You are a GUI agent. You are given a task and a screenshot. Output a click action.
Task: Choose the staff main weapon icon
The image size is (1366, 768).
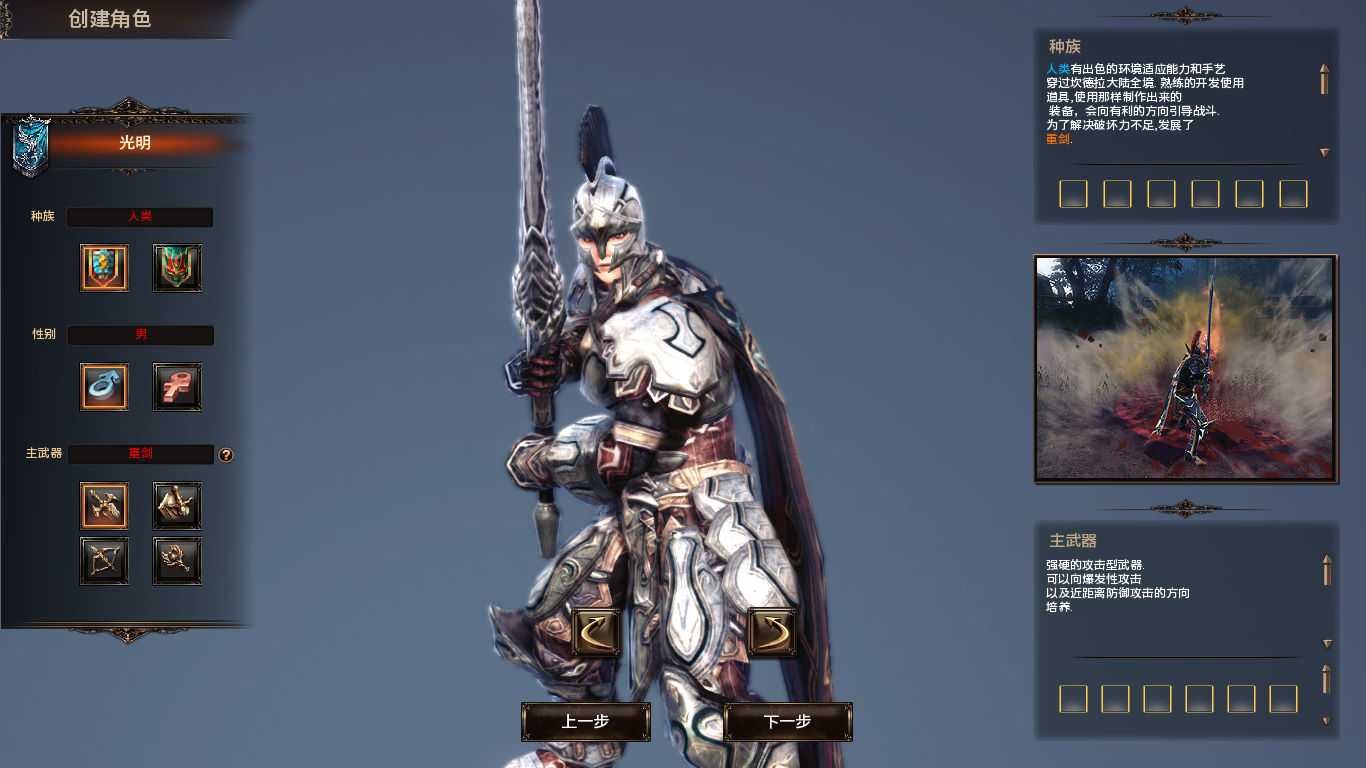click(x=177, y=561)
